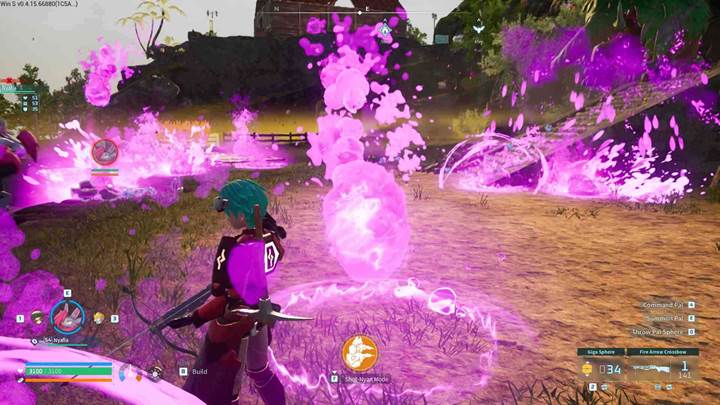The width and height of the screenshot is (720, 405).
Task: Select the Giga Sphere slot
Action: 602,368
